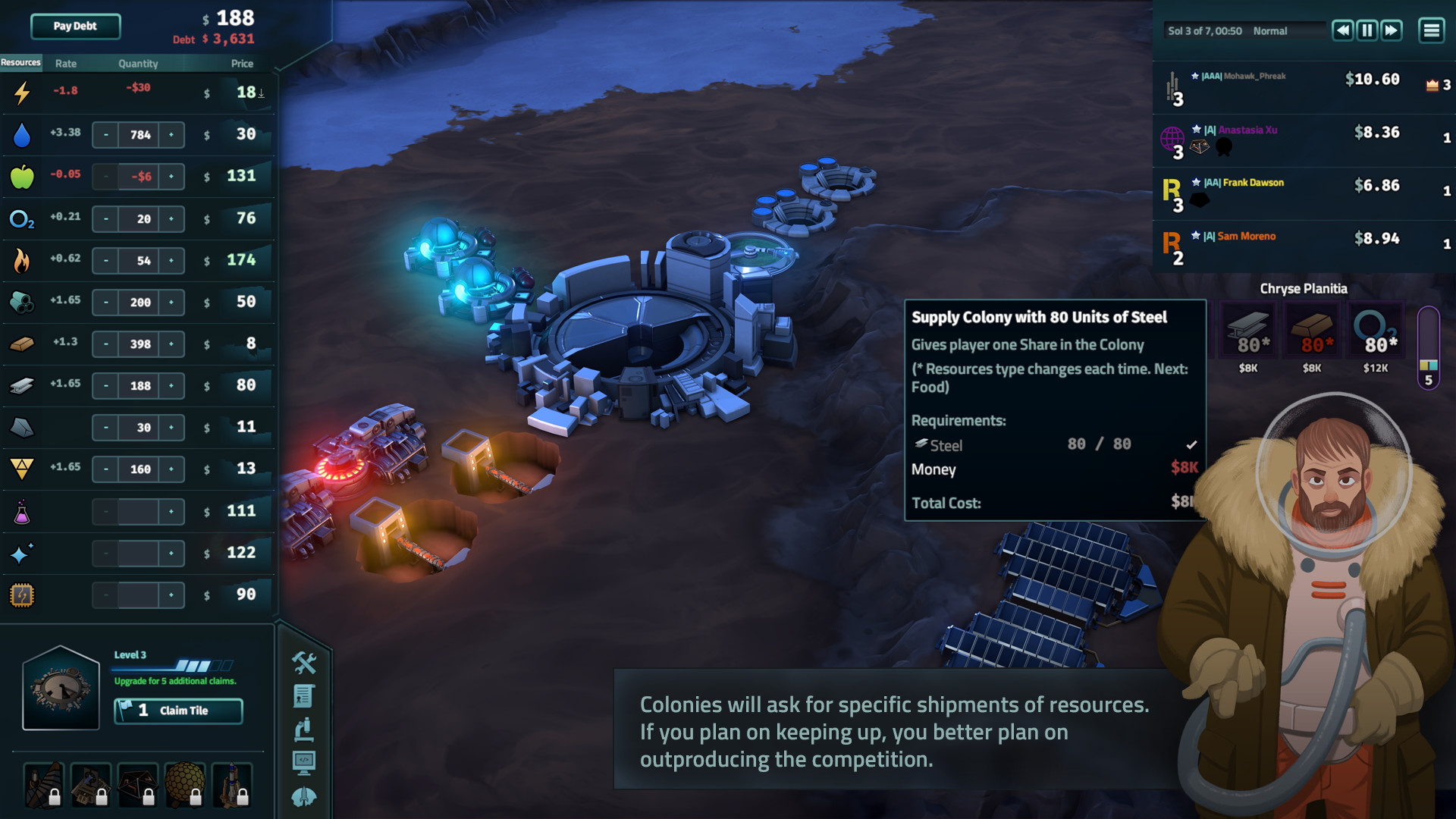Image resolution: width=1456 pixels, height=819 pixels.
Task: Select the water droplet resource icon
Action: pyautogui.click(x=22, y=134)
